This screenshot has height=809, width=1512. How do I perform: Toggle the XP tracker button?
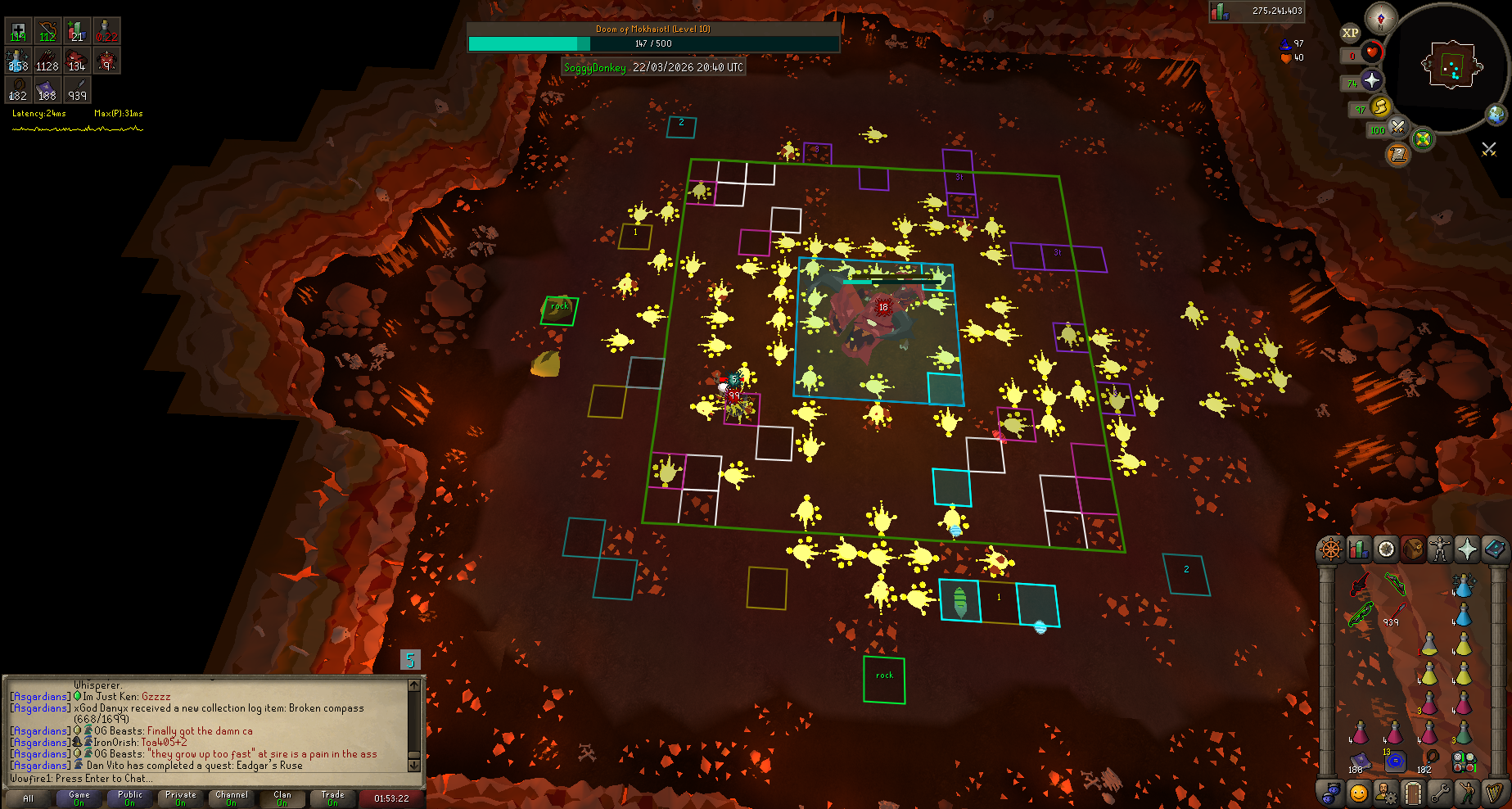coord(1350,33)
